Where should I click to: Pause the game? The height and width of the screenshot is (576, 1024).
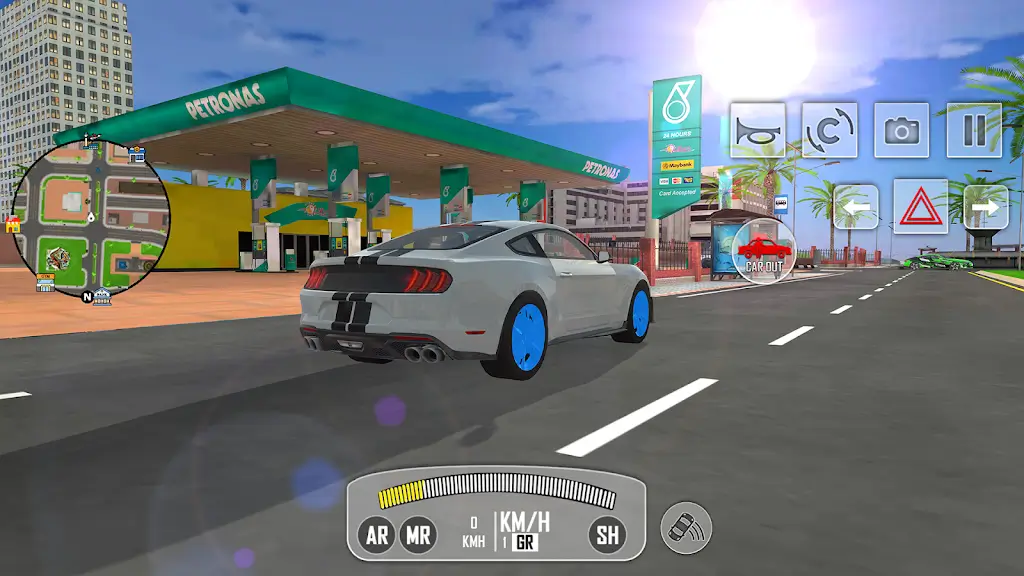click(974, 130)
